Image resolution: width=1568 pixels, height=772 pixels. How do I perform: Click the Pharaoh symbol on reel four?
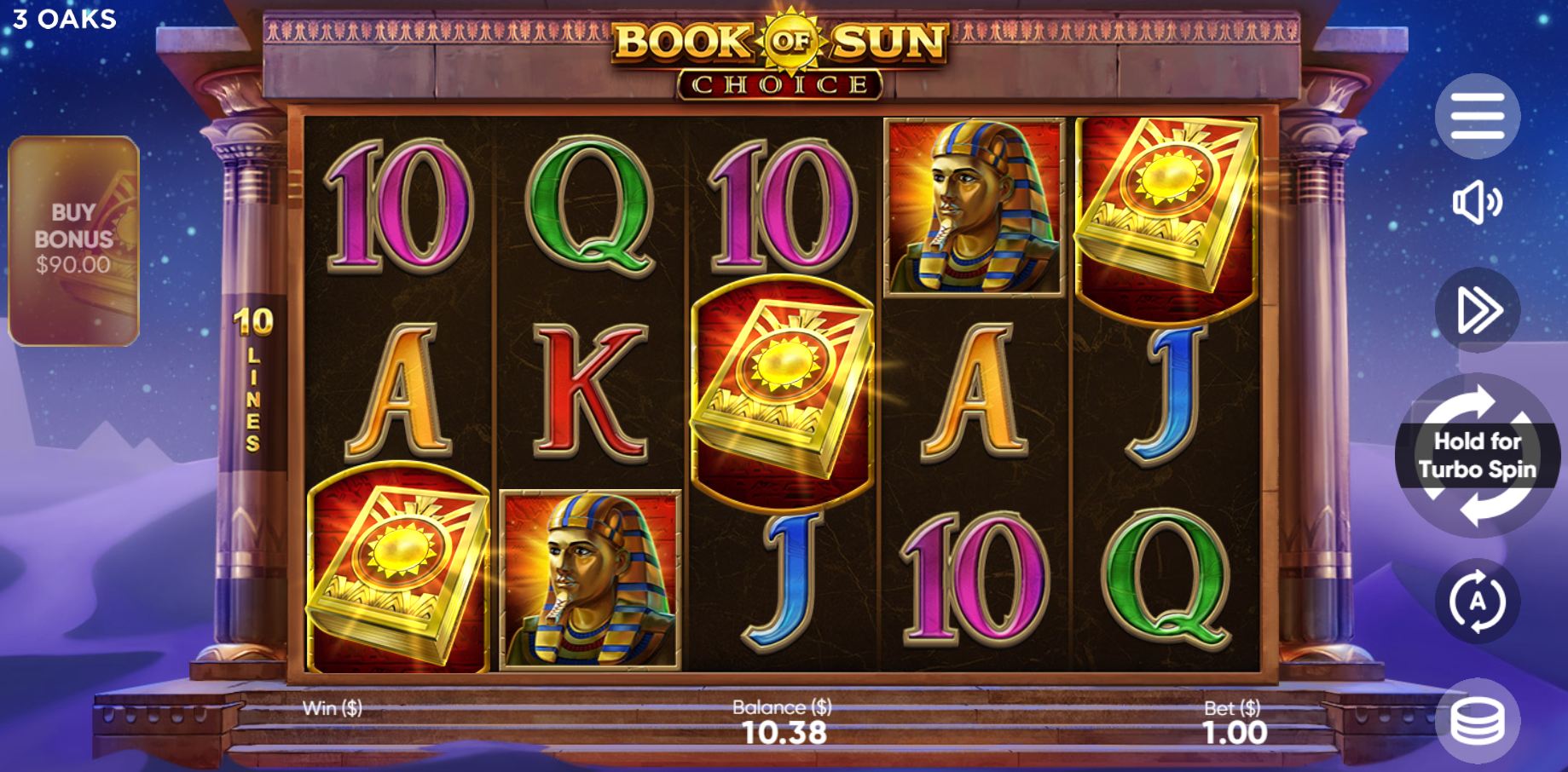pyautogui.click(x=975, y=205)
